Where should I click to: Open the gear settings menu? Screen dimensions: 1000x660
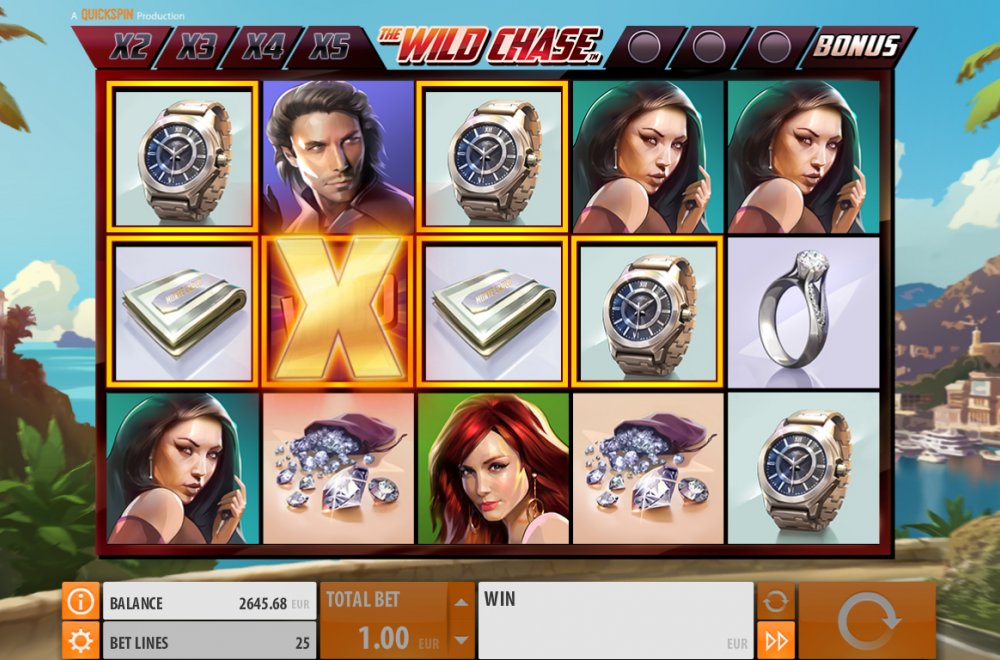click(81, 641)
